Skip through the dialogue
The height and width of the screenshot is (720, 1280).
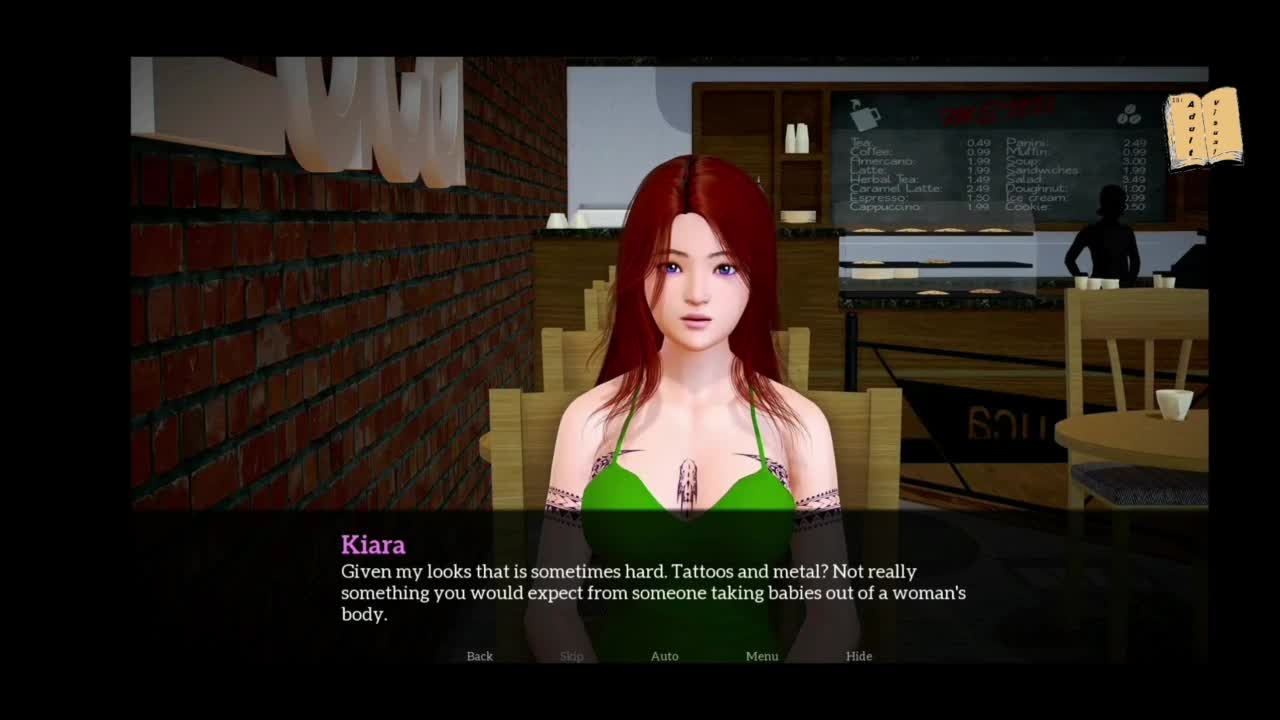coord(572,656)
